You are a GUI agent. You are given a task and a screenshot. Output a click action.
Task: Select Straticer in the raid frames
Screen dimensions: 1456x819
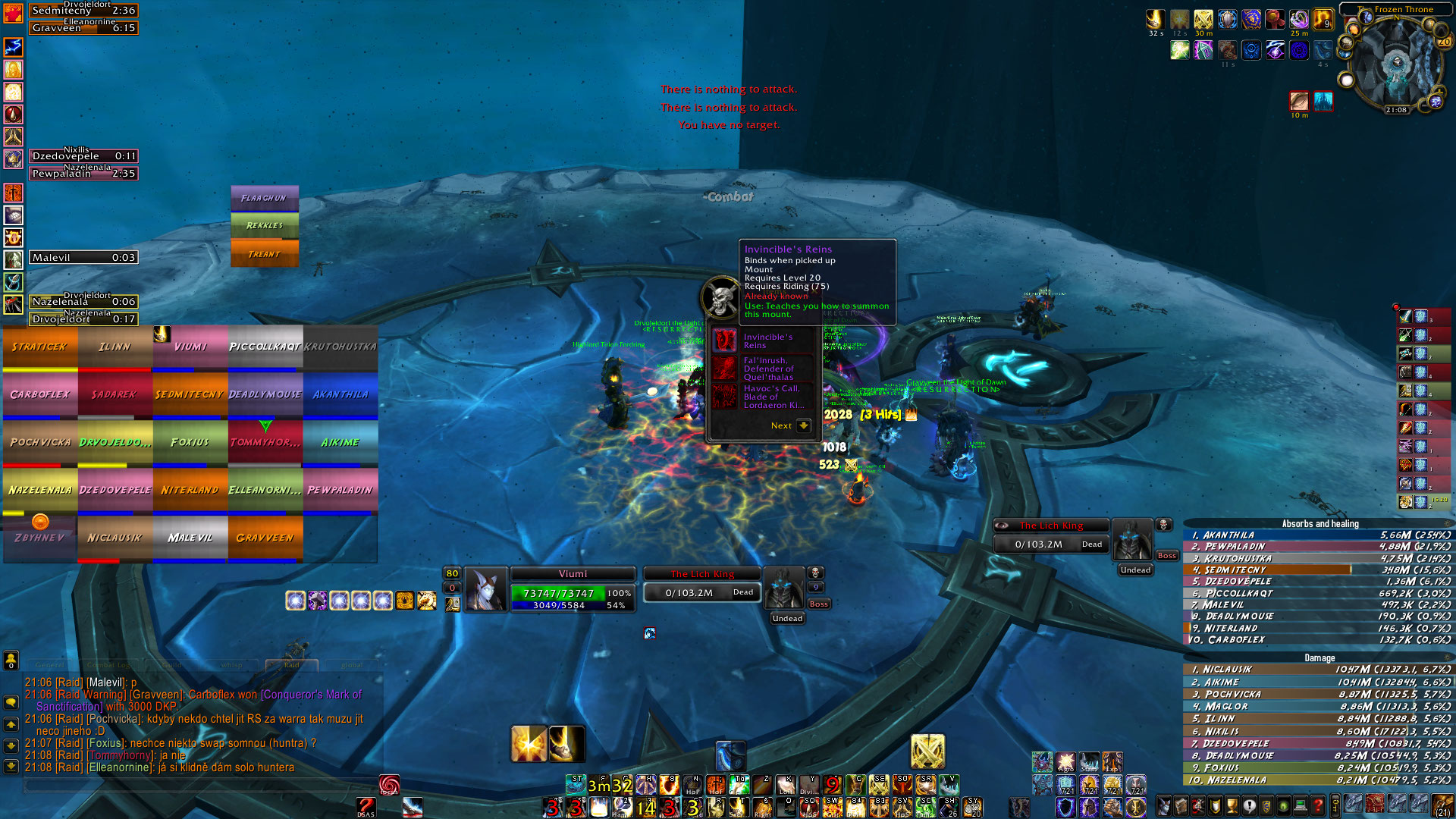pyautogui.click(x=39, y=347)
